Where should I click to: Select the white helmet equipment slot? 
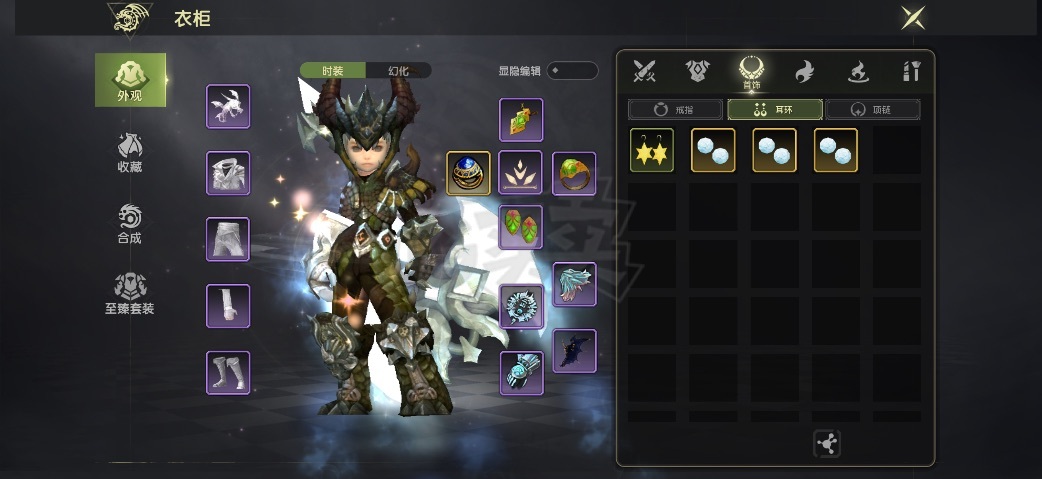point(228,107)
